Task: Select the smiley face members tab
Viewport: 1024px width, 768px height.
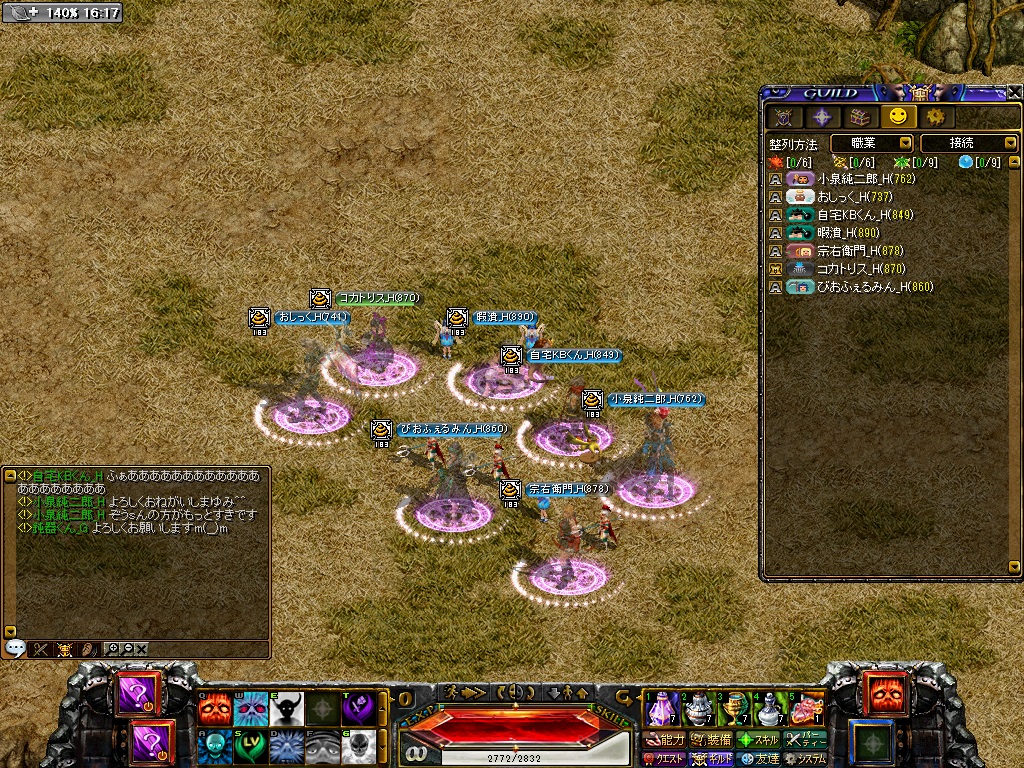Action: (897, 117)
